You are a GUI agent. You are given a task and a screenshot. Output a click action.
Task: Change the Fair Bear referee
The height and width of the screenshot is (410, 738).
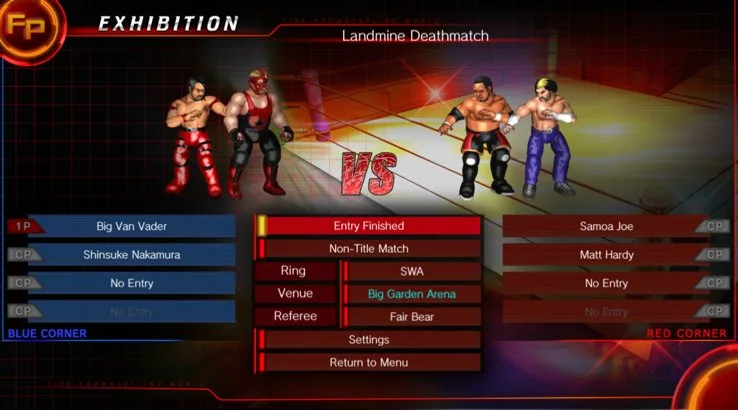coord(412,317)
